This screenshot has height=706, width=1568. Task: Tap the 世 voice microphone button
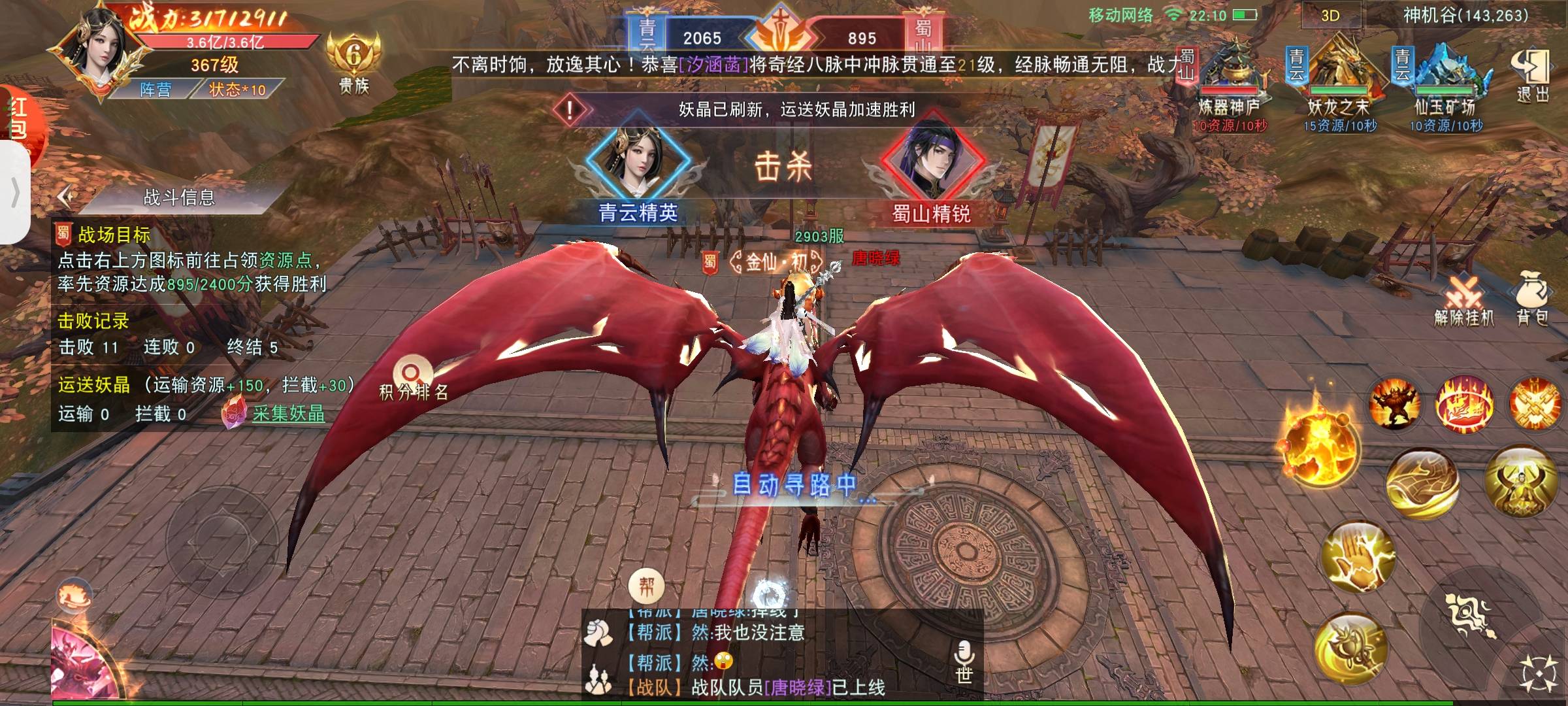pos(964,660)
